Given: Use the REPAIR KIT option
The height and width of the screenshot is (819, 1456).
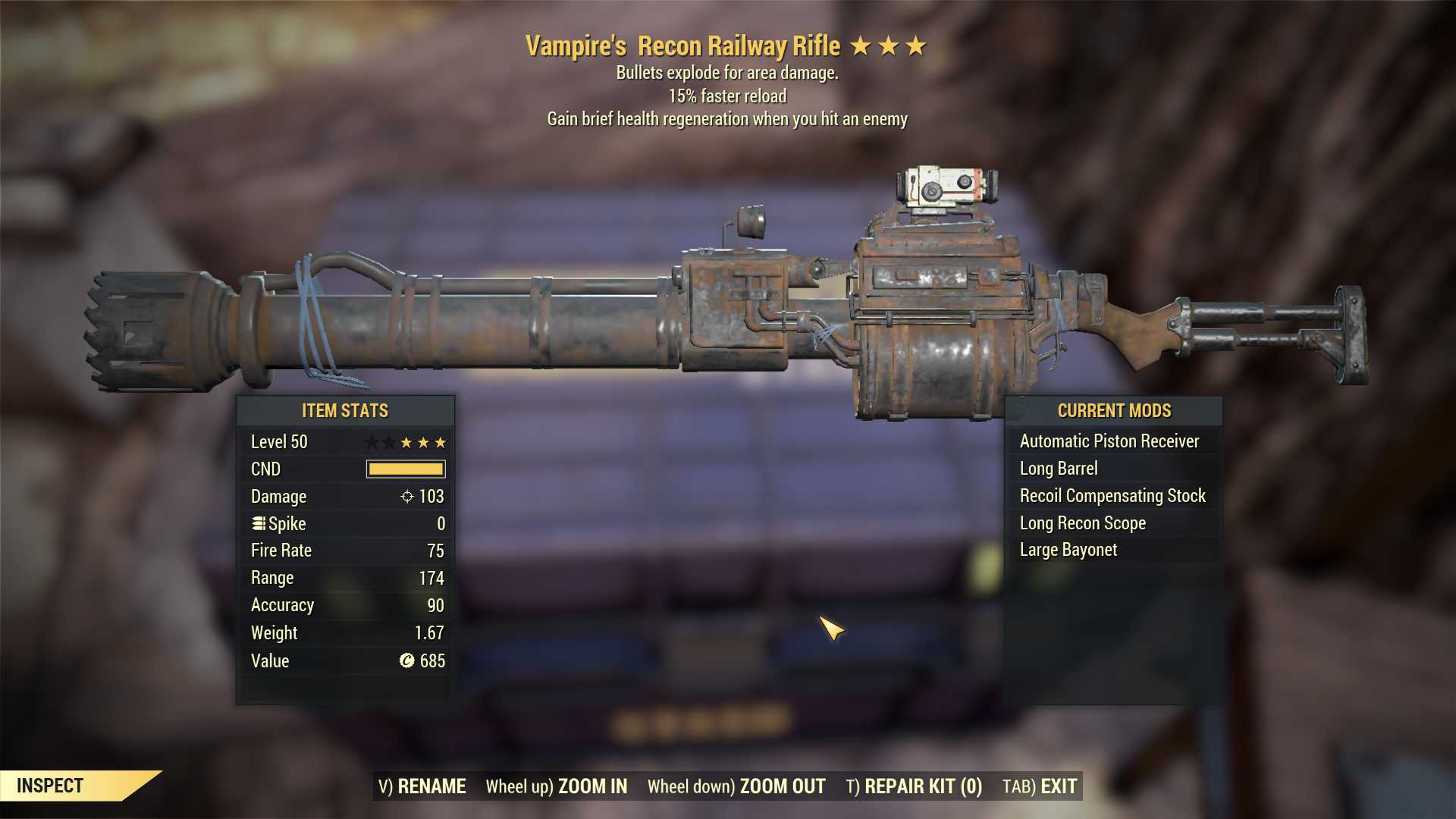Looking at the screenshot, I should coord(914,786).
